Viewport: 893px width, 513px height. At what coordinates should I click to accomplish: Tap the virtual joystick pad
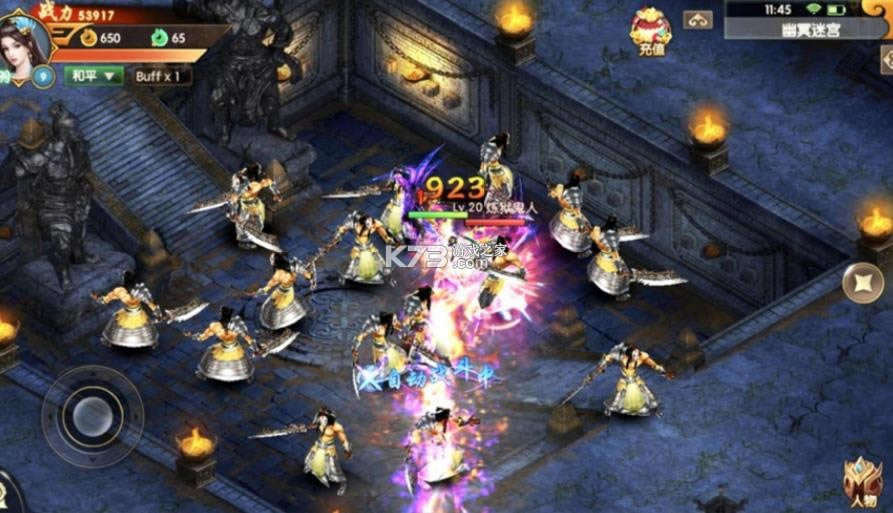pos(93,411)
